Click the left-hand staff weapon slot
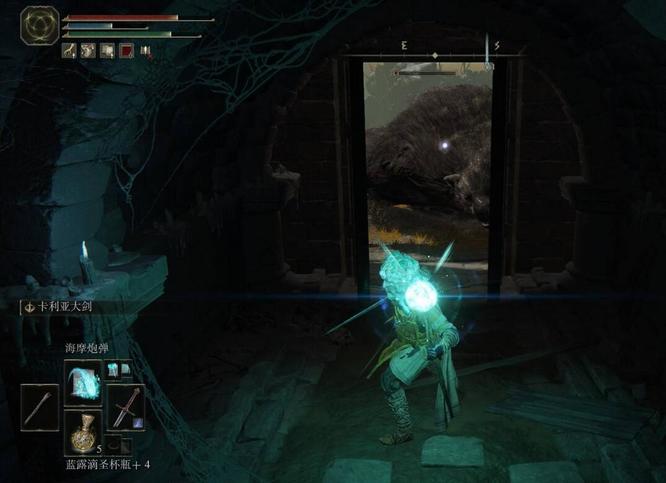The height and width of the screenshot is (483, 666). pos(38,408)
